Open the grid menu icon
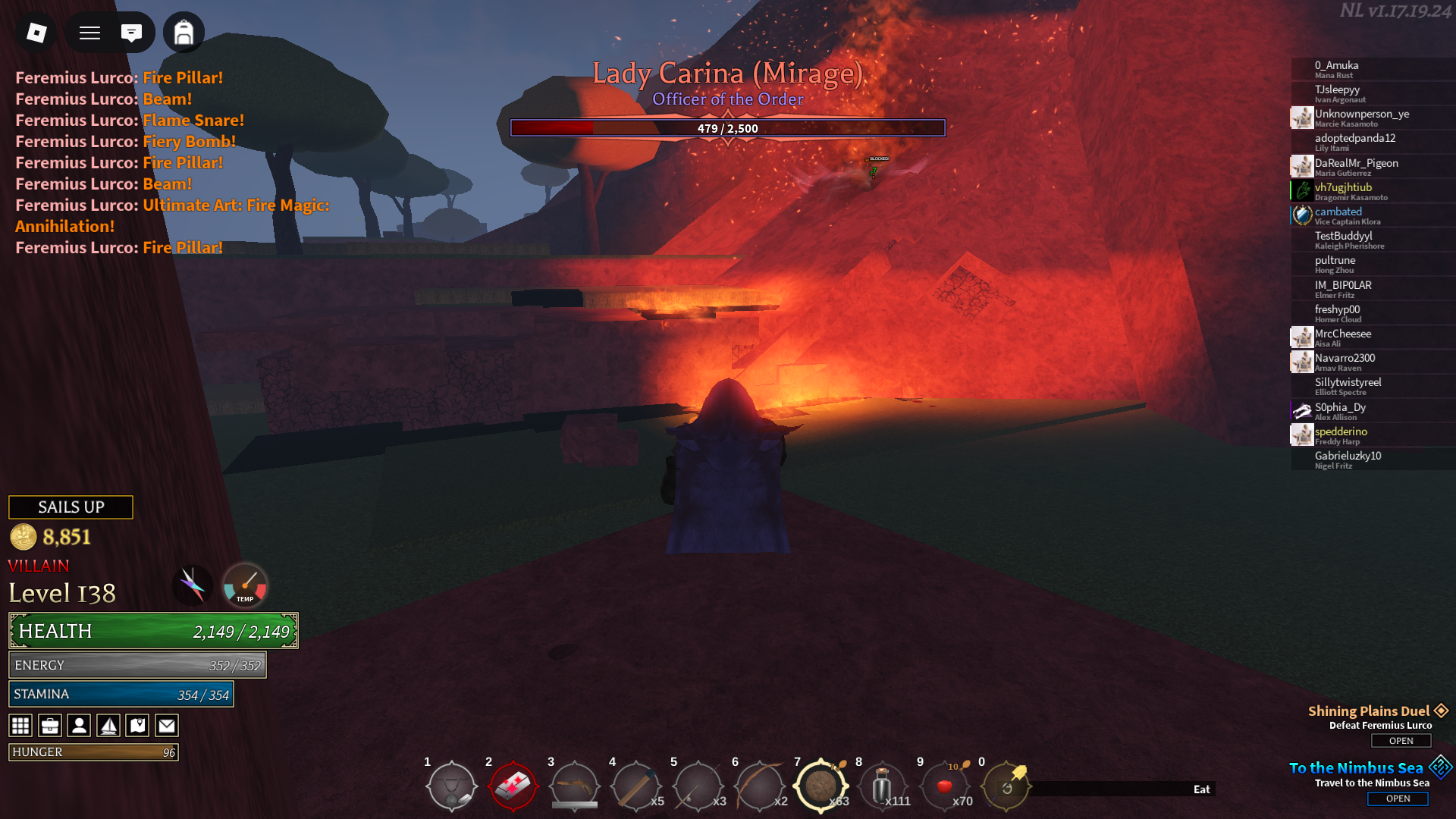1456x819 pixels. click(x=20, y=726)
